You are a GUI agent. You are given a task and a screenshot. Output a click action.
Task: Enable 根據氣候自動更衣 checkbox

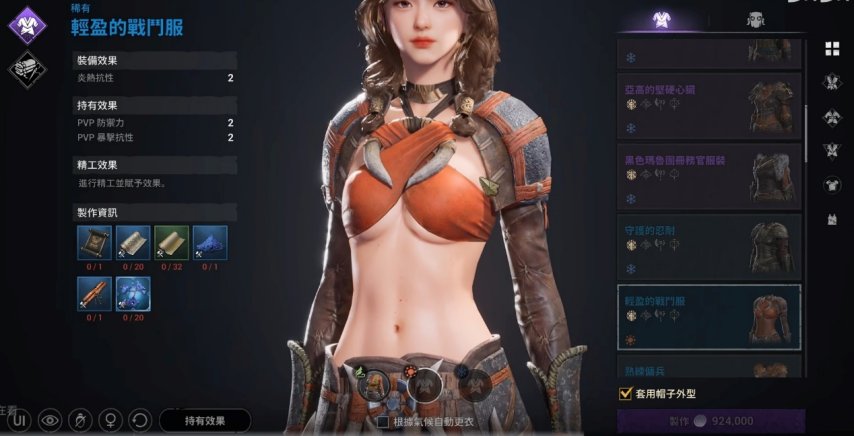383,422
